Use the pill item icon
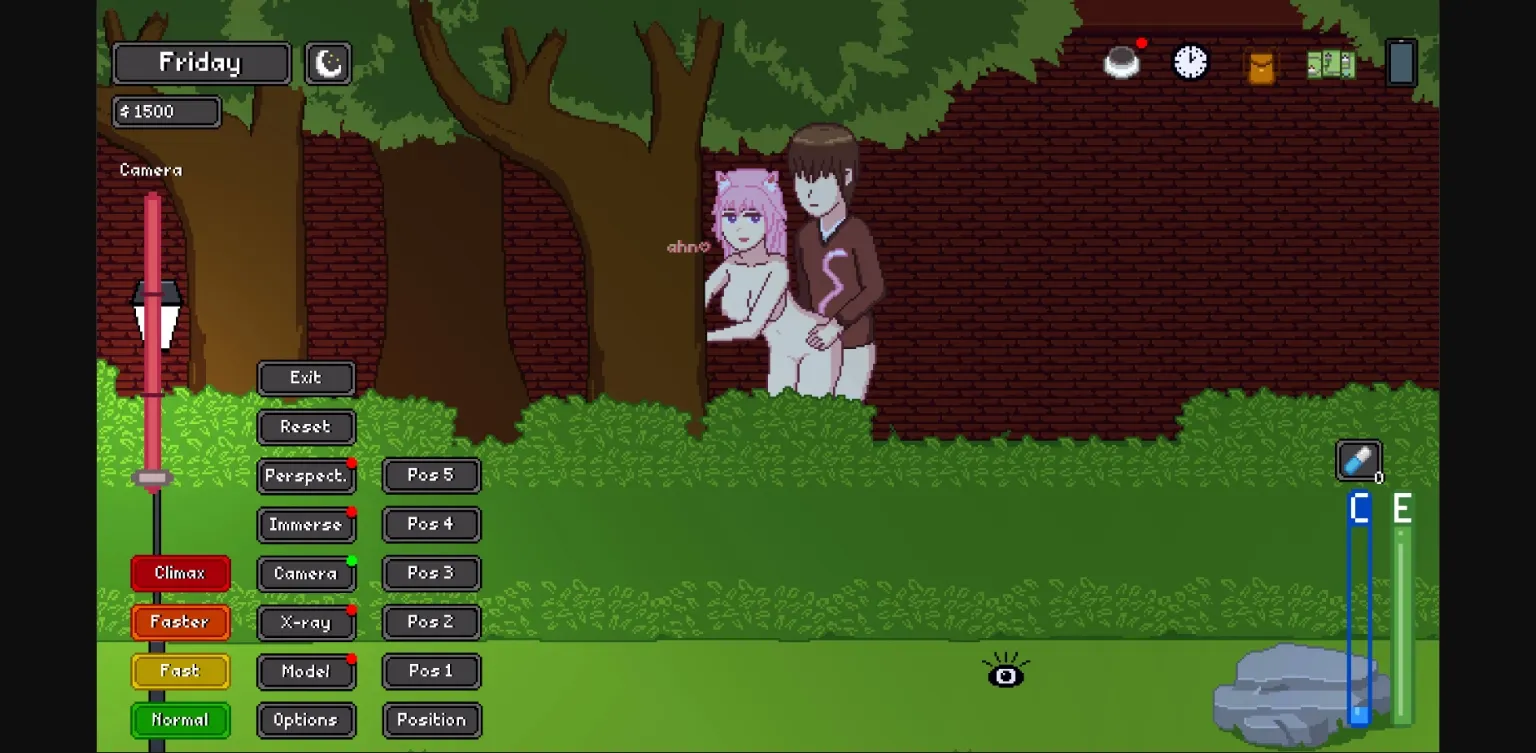1536x753 pixels. (1358, 461)
